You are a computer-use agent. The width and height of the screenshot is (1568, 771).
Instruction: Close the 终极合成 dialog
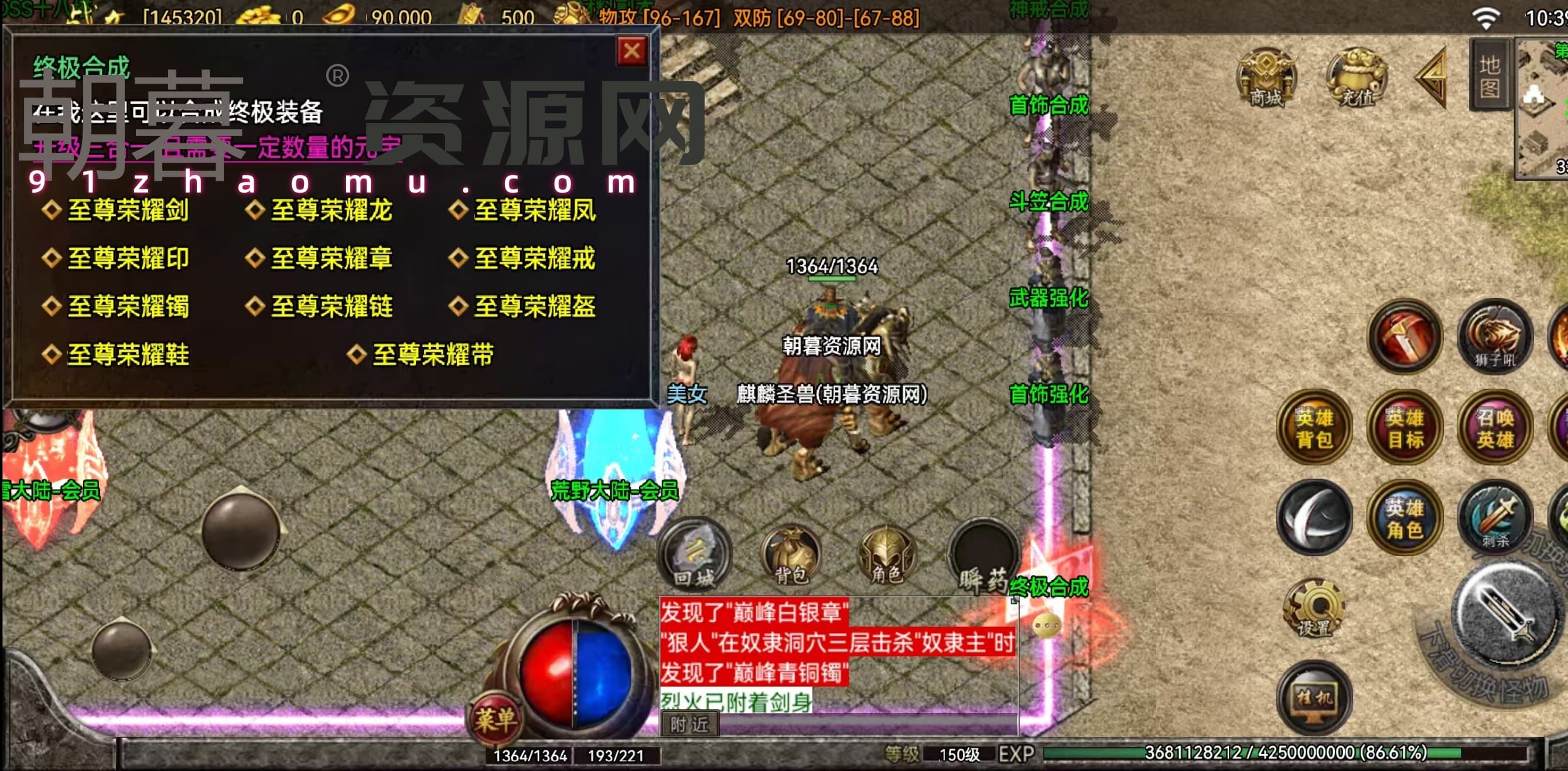pyautogui.click(x=631, y=51)
